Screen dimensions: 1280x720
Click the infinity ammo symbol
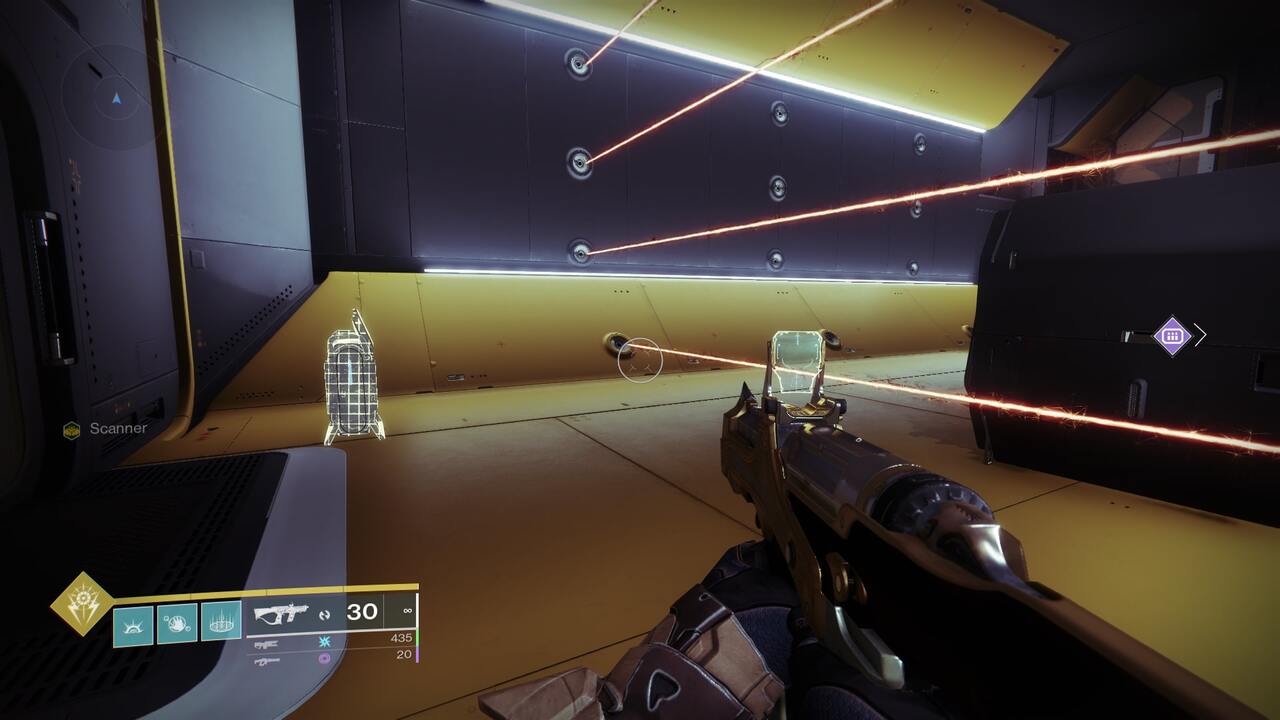pyautogui.click(x=408, y=611)
